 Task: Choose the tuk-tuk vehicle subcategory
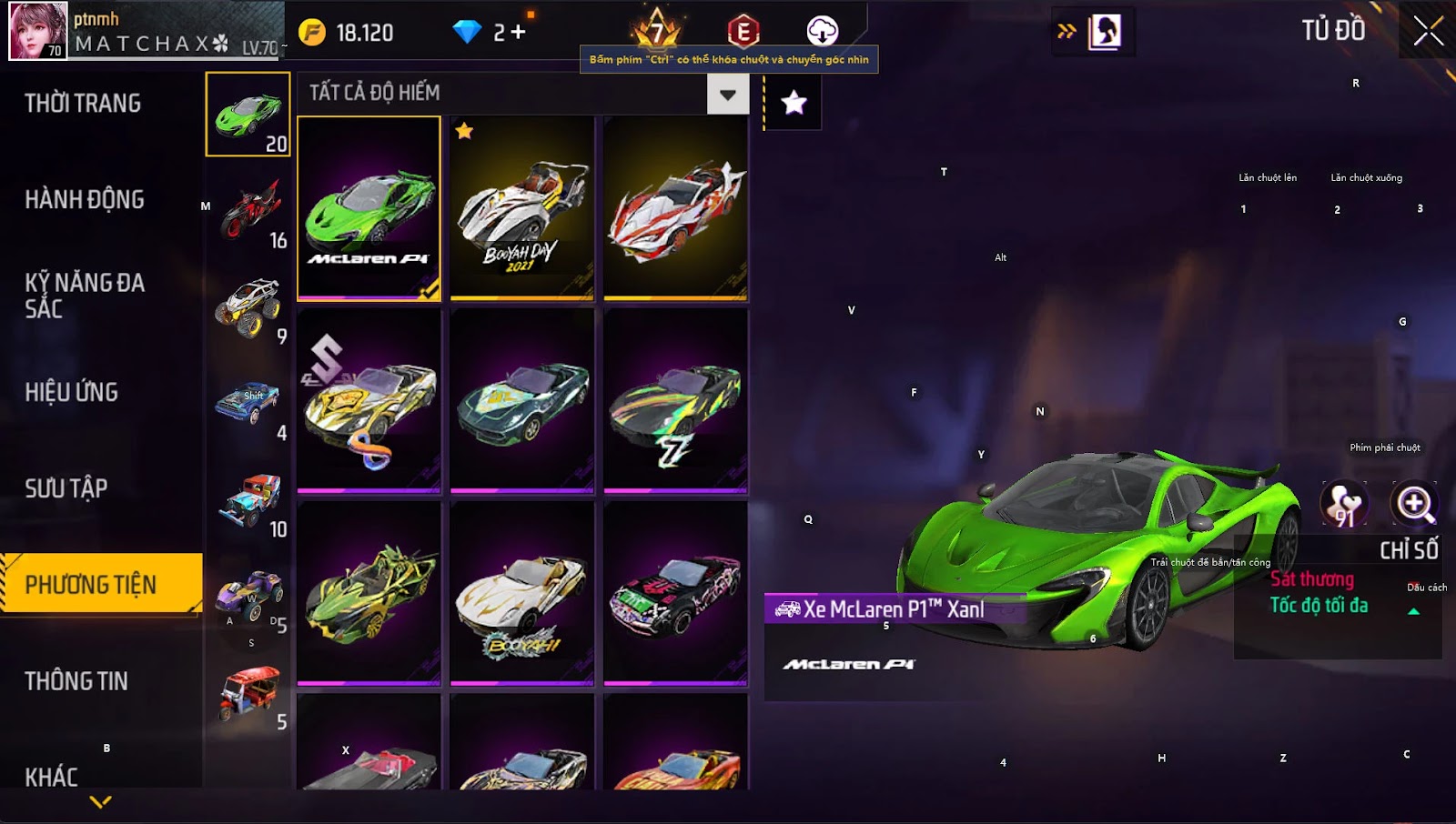coord(248,693)
